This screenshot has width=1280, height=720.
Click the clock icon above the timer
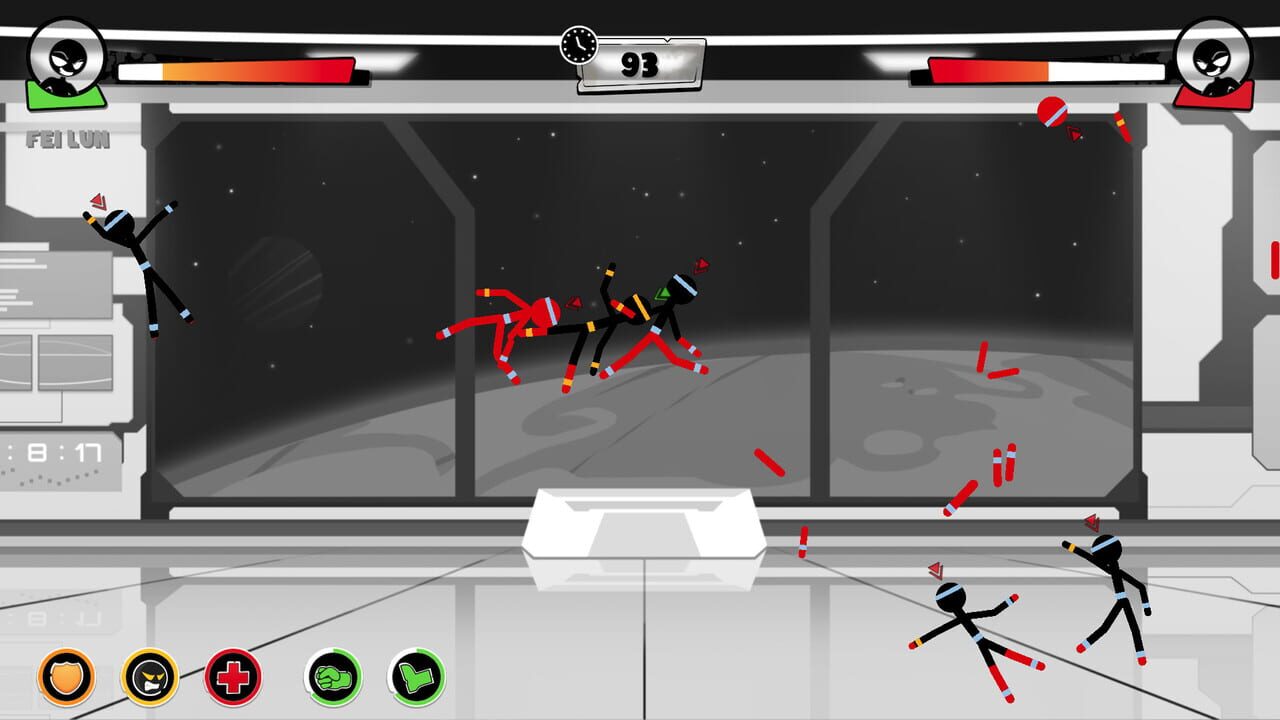tap(576, 43)
